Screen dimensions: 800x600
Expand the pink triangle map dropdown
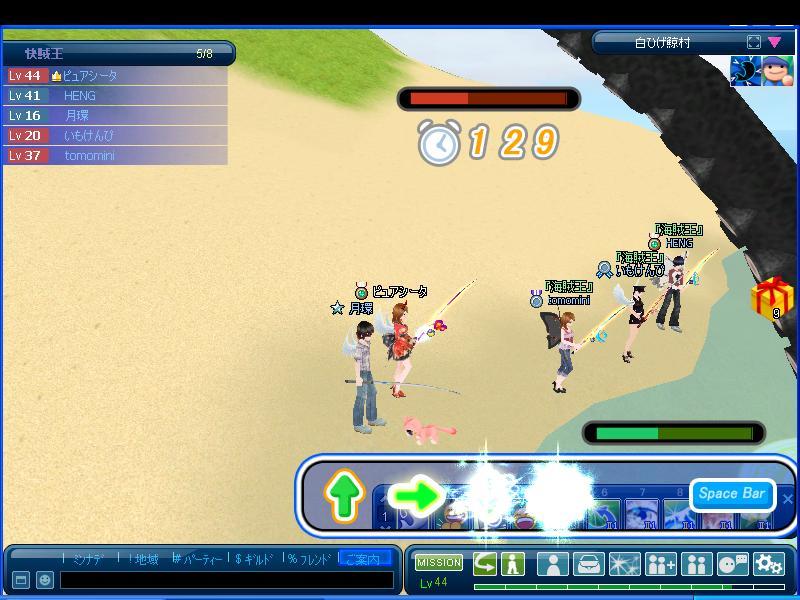pos(775,42)
